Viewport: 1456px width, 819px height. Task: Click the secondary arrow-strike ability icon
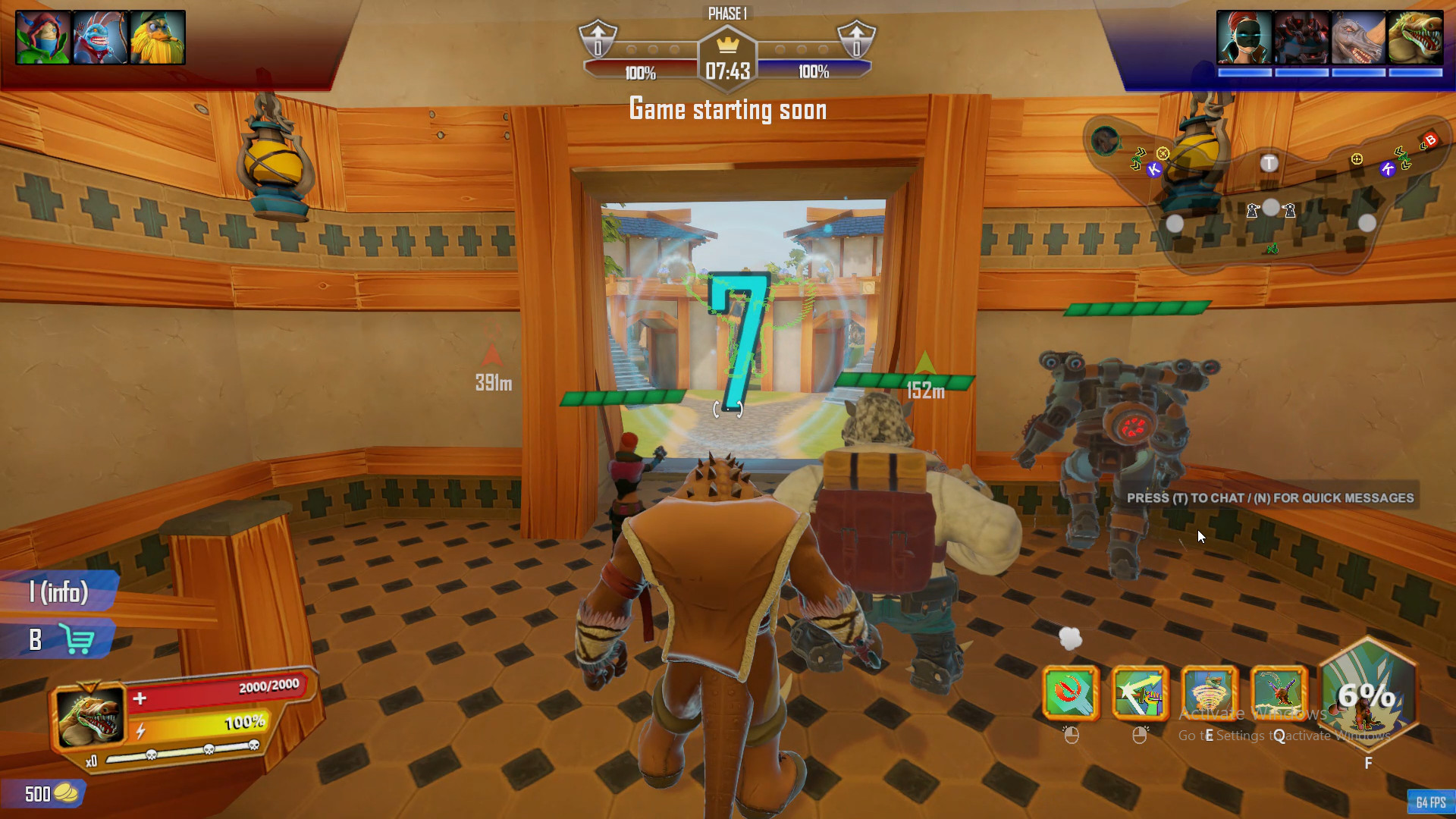[1139, 692]
